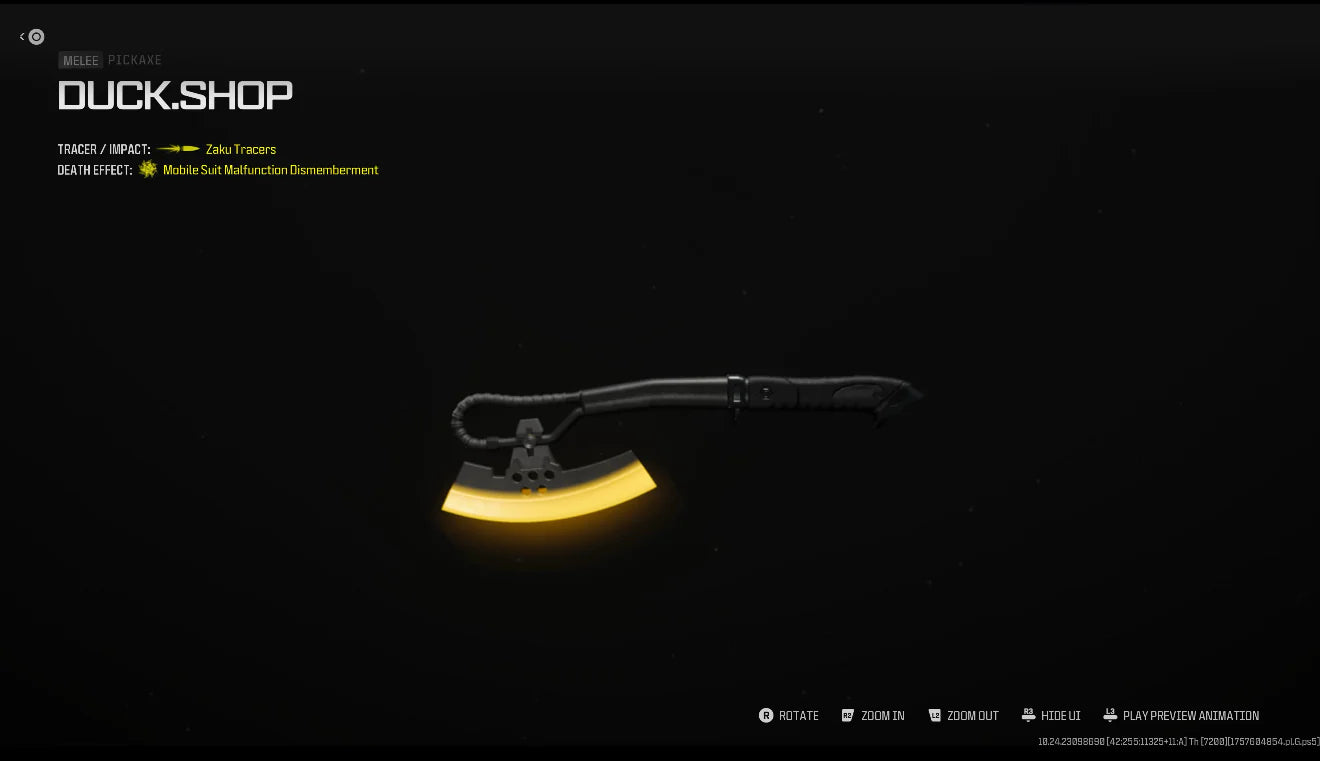Click the L3 Play Preview Animation icon

pos(1110,715)
